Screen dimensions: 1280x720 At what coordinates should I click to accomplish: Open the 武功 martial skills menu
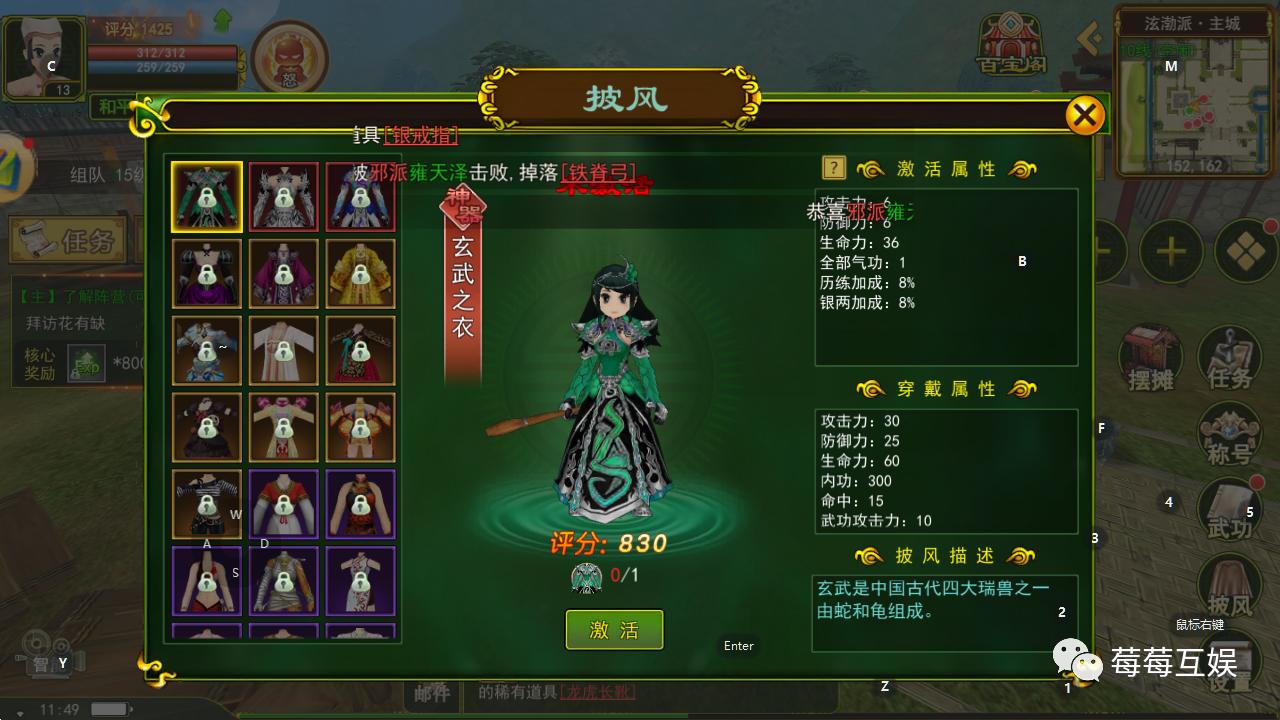(1229, 510)
